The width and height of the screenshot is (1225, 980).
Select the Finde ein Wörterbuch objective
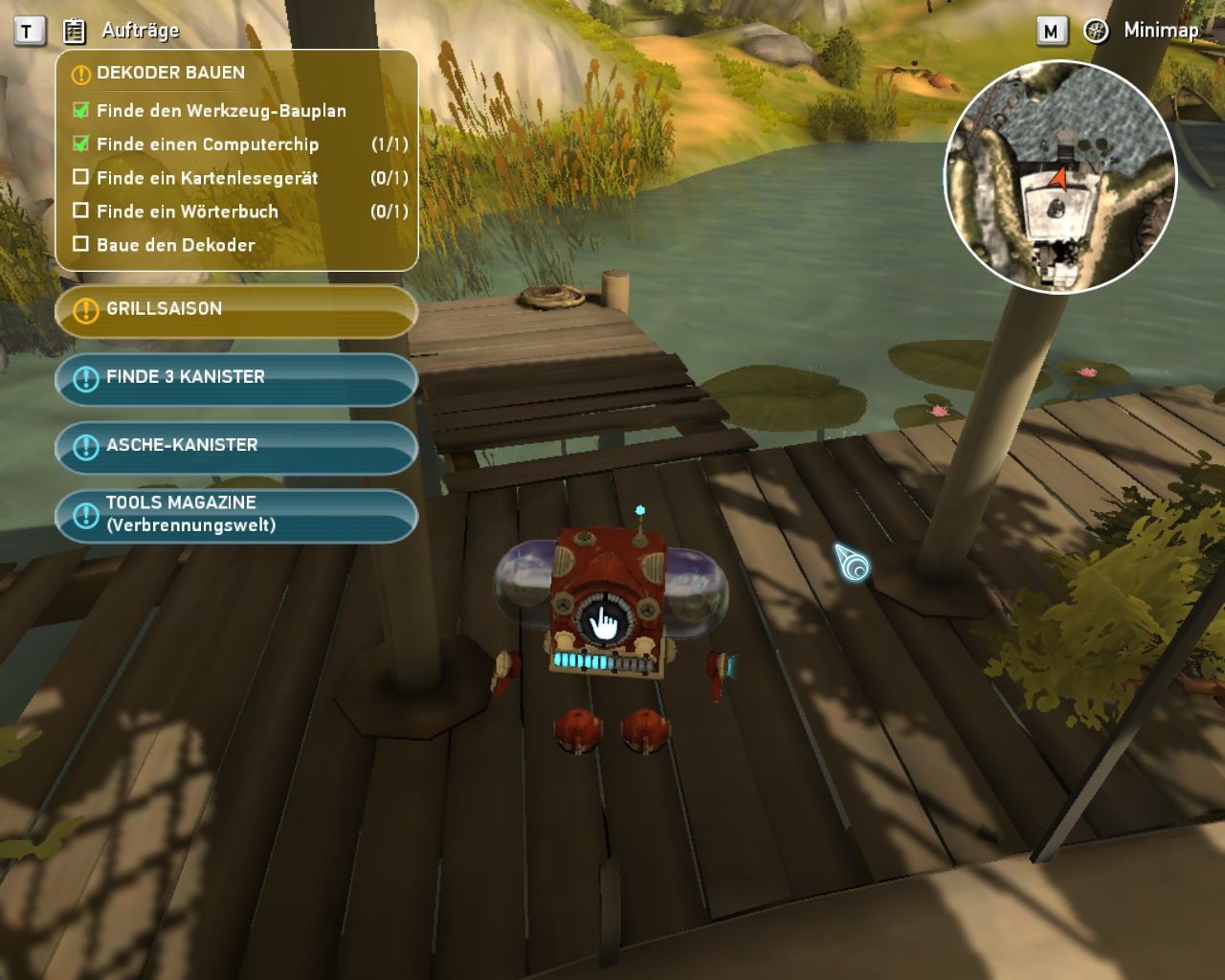[187, 212]
